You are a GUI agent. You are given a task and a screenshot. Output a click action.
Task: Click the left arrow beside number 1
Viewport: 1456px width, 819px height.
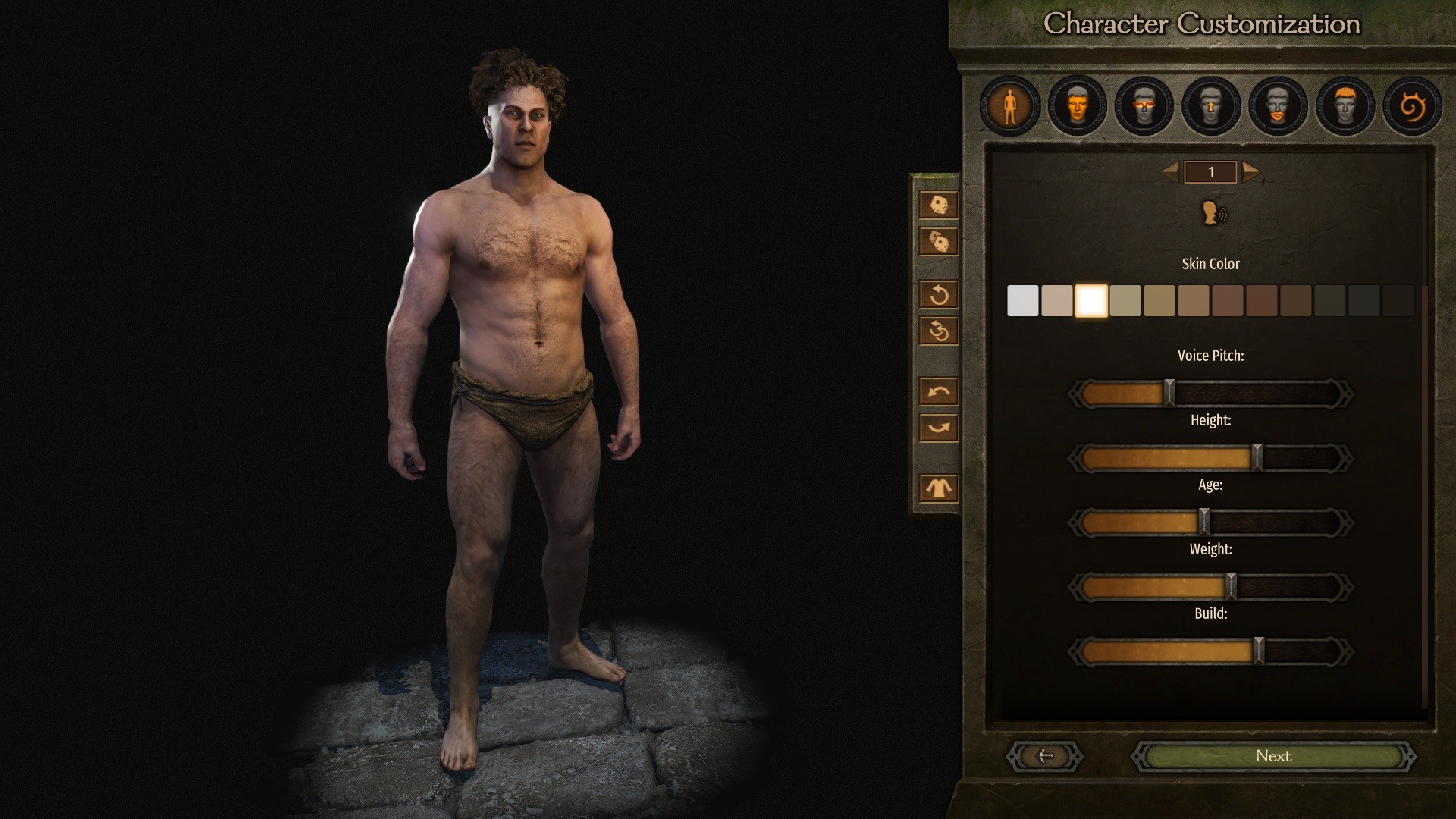pos(1171,172)
